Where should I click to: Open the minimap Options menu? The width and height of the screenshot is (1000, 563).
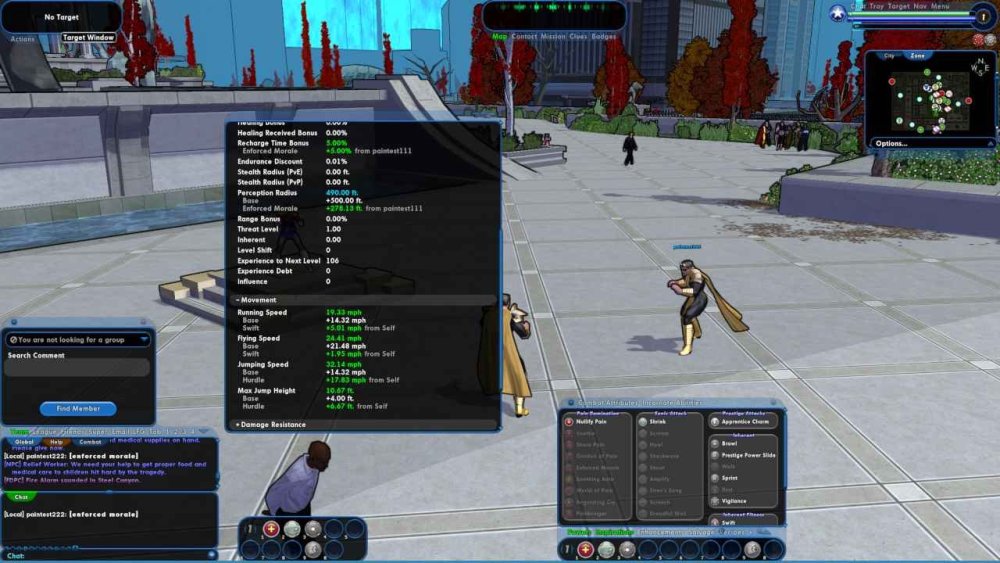892,144
